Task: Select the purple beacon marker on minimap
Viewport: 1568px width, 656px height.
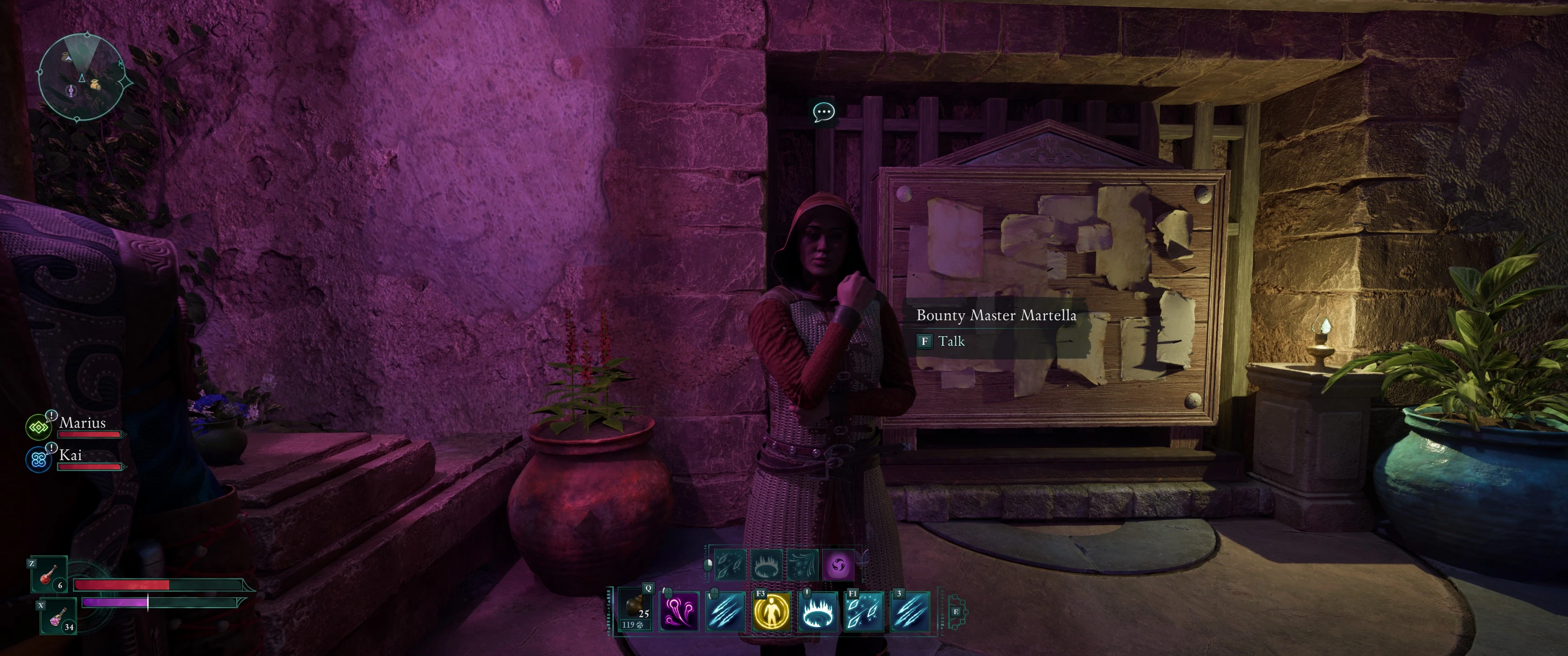Action: click(71, 91)
